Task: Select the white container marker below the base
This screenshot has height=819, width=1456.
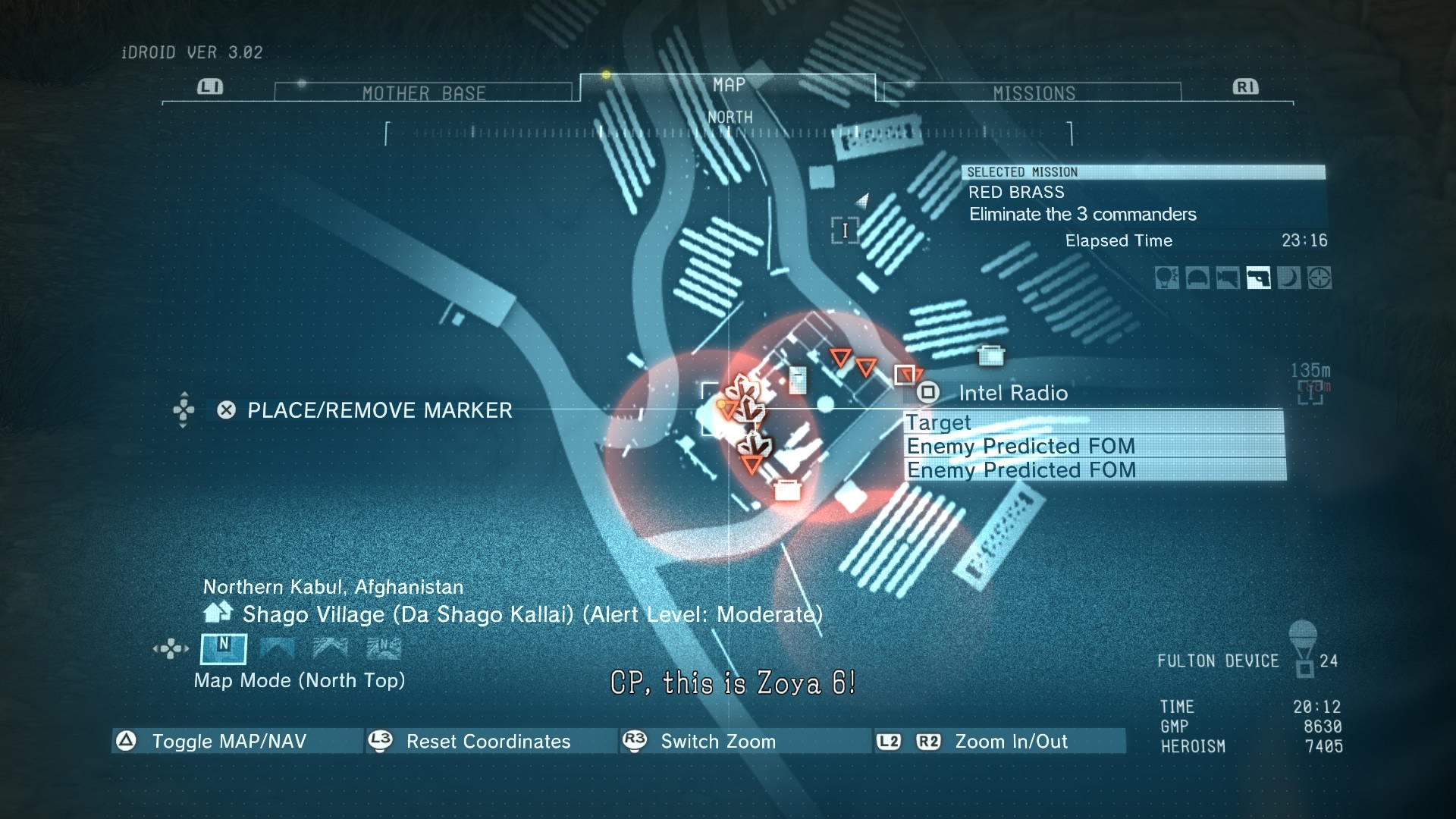Action: click(787, 491)
